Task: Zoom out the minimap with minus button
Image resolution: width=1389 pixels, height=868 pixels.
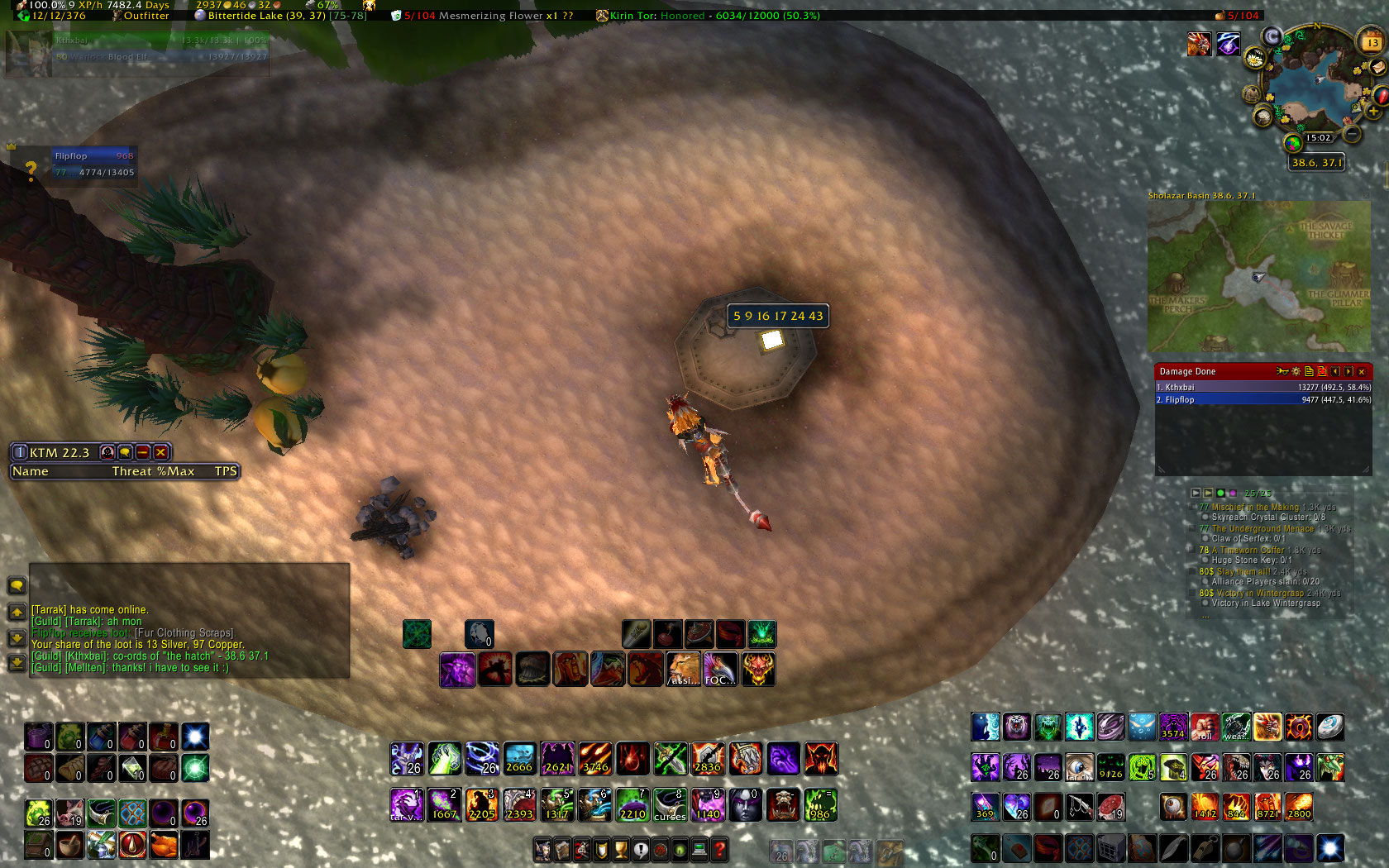Action: (1352, 132)
